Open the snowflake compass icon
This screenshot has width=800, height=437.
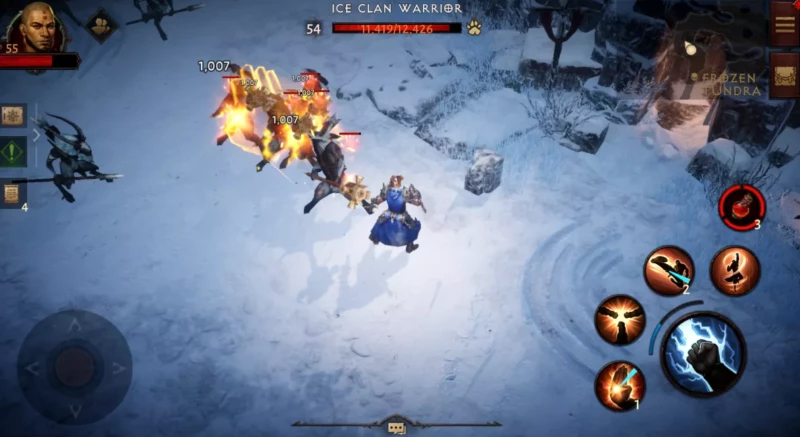[13, 115]
